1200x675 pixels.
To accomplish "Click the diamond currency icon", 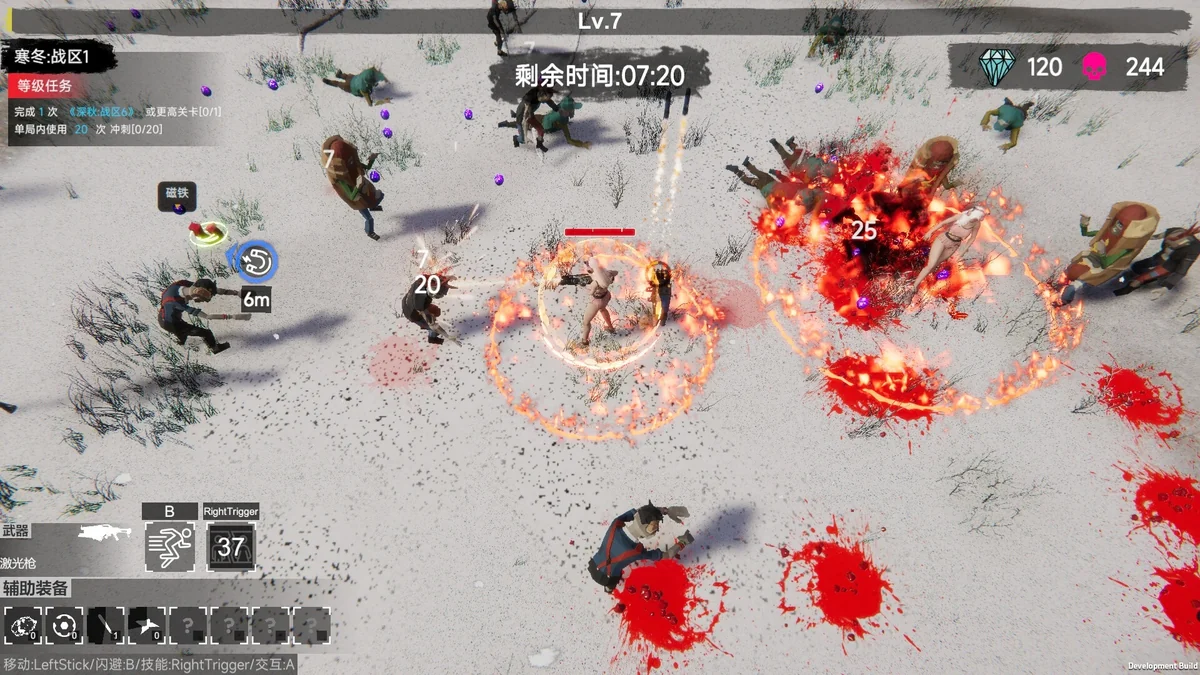I will point(996,67).
